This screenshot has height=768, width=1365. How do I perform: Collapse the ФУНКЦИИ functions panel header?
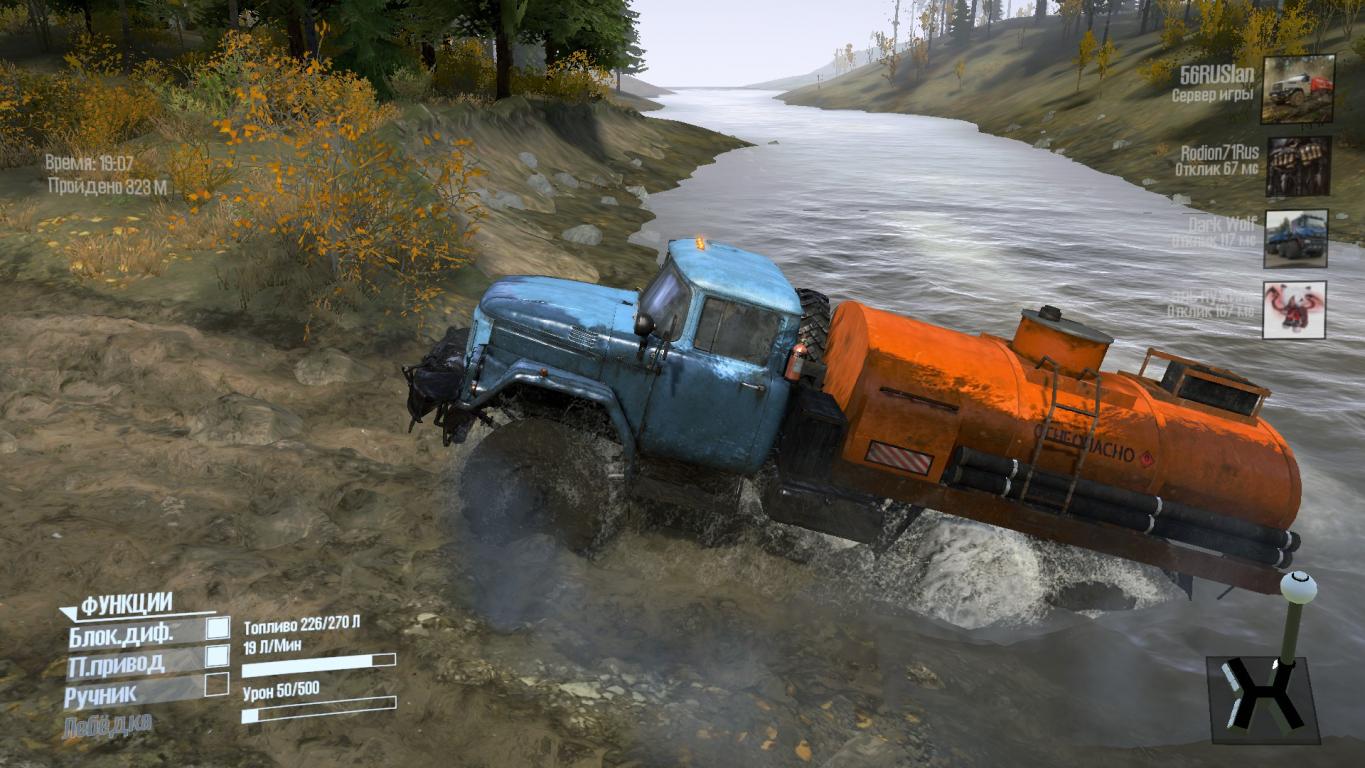point(125,604)
